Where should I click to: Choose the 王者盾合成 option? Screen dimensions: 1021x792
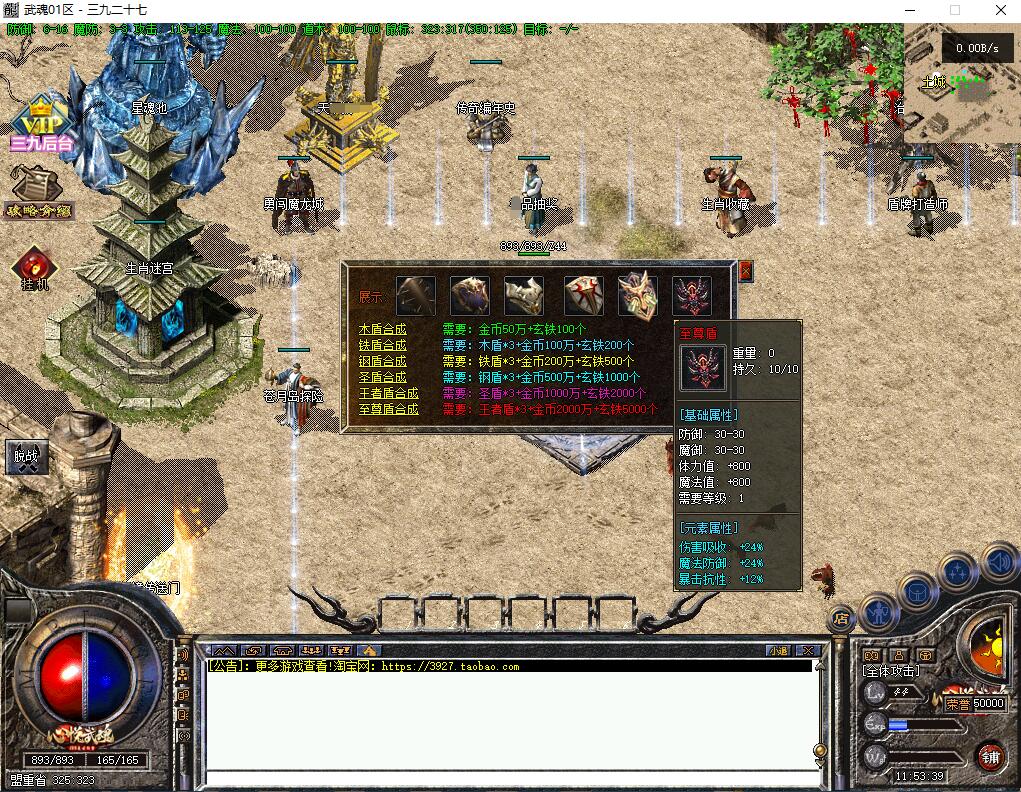click(x=388, y=393)
